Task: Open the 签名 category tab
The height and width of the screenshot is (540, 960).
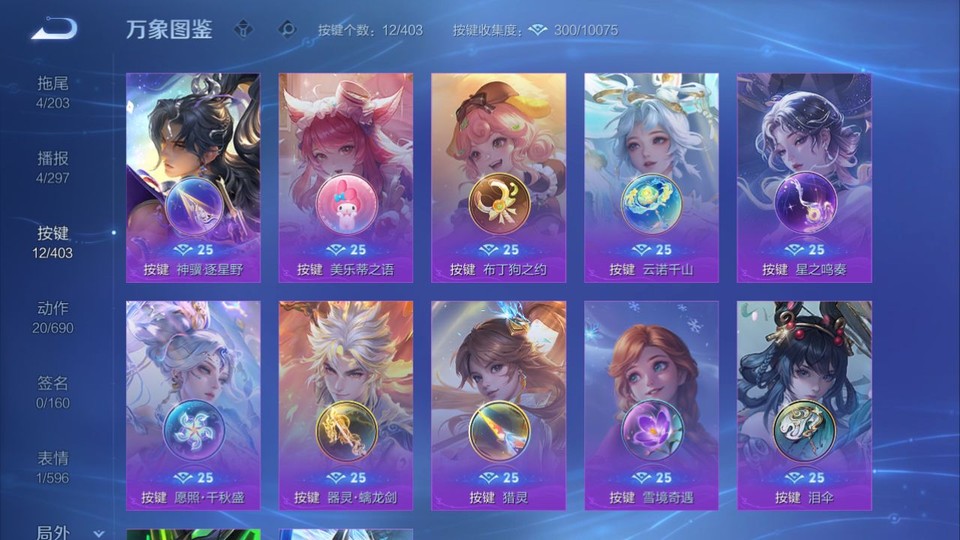Action: pos(53,391)
